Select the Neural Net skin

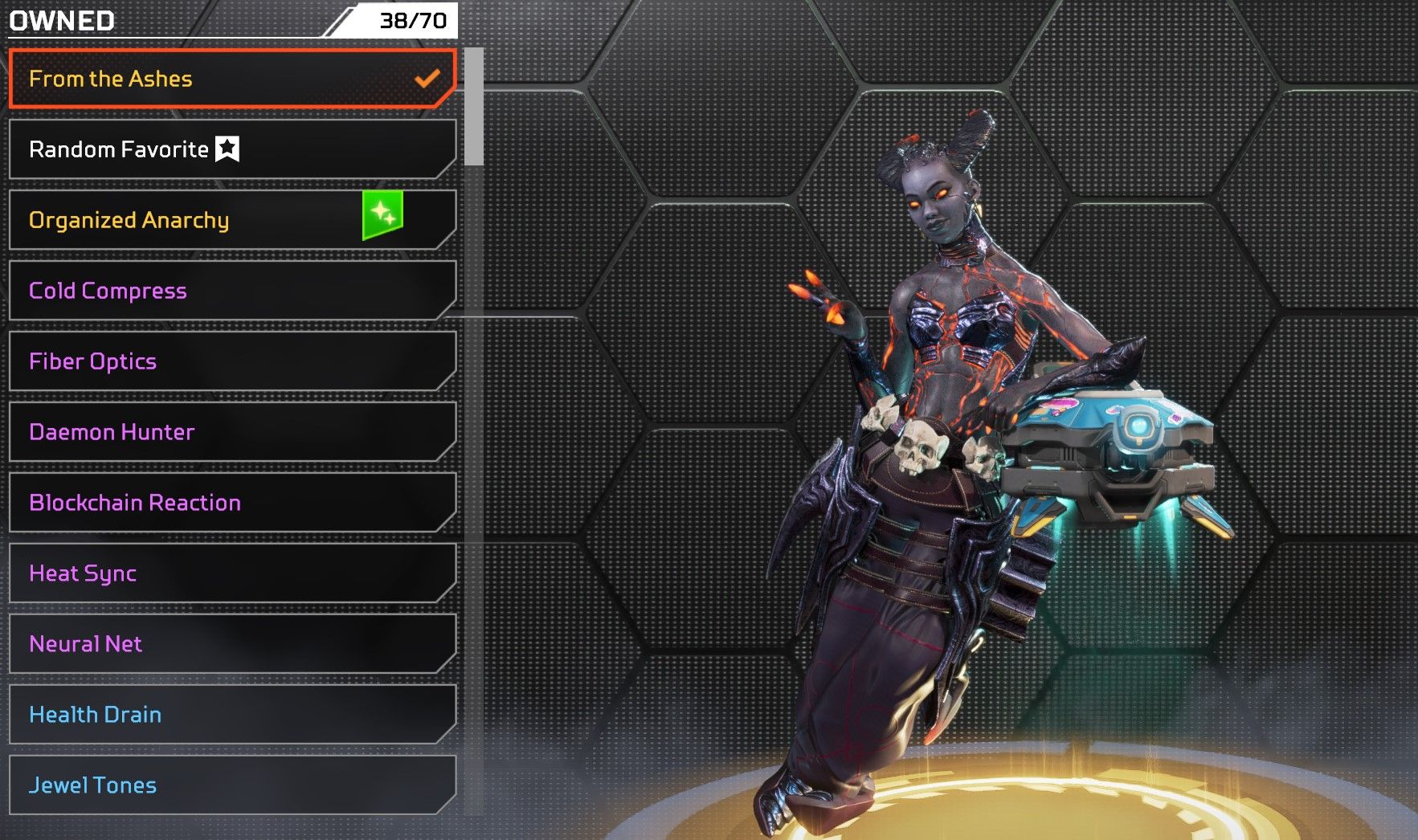[231, 644]
